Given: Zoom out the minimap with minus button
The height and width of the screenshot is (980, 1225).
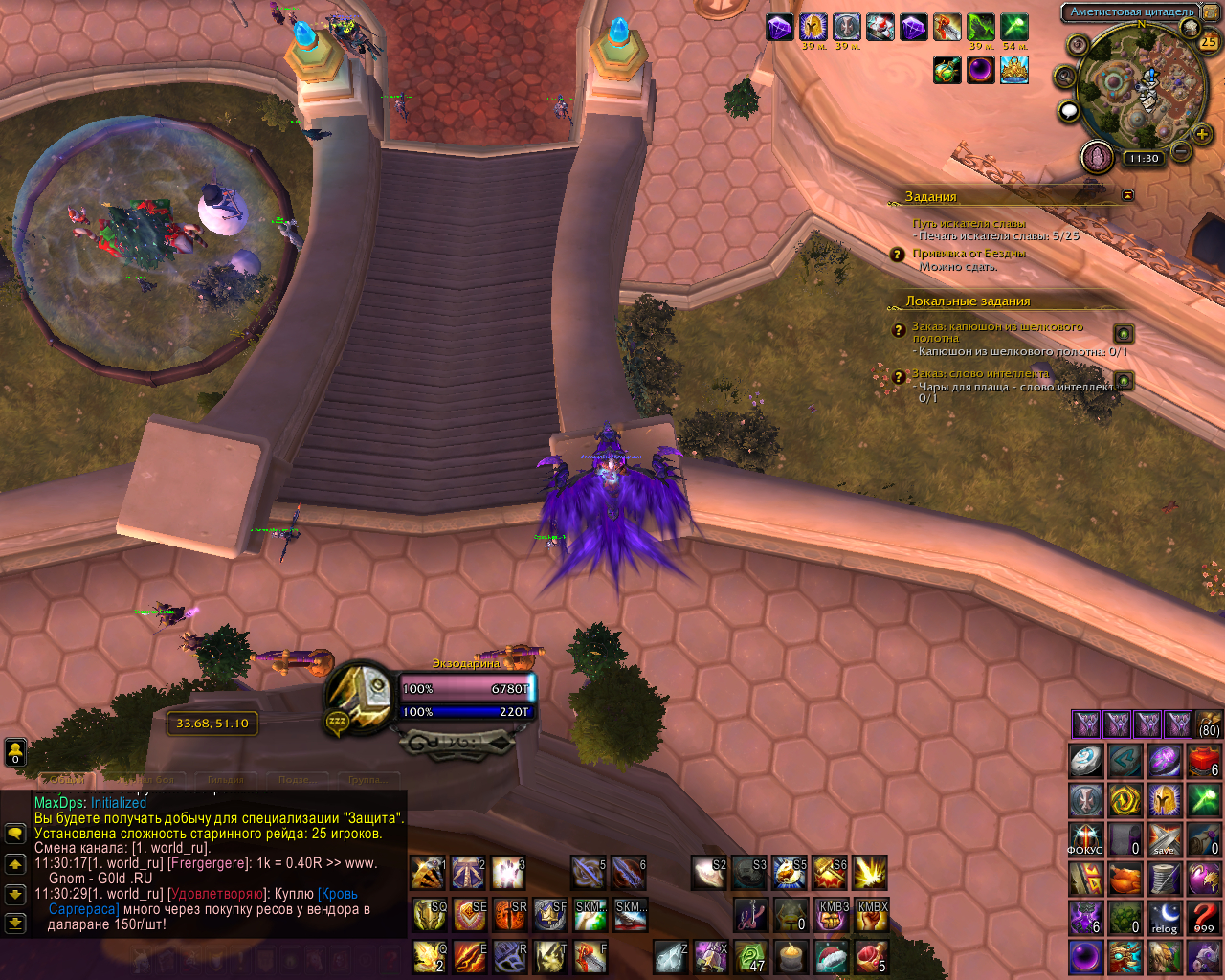Looking at the screenshot, I should pyautogui.click(x=1181, y=151).
